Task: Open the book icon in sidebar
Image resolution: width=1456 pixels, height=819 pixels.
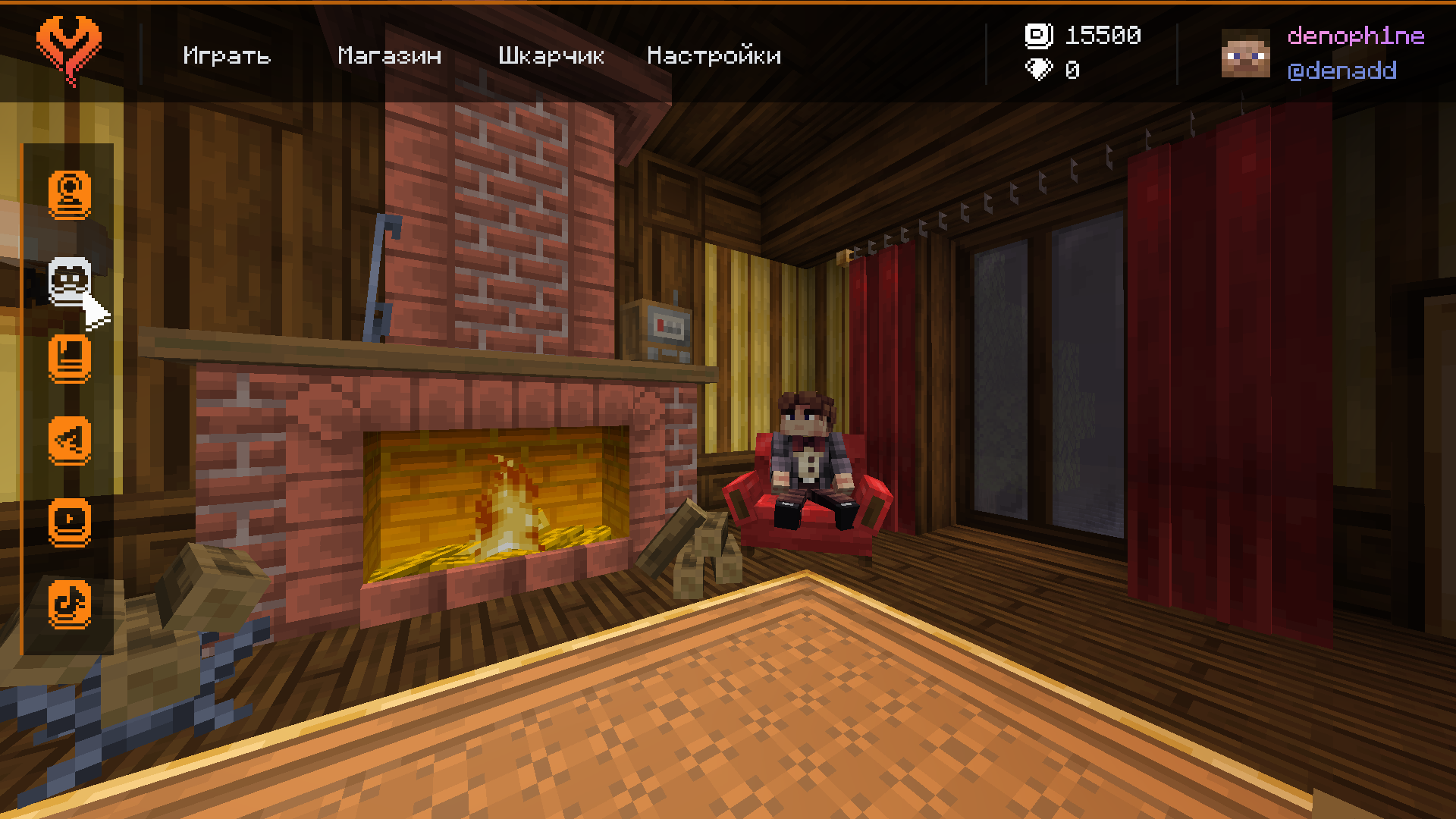Action: [x=70, y=359]
